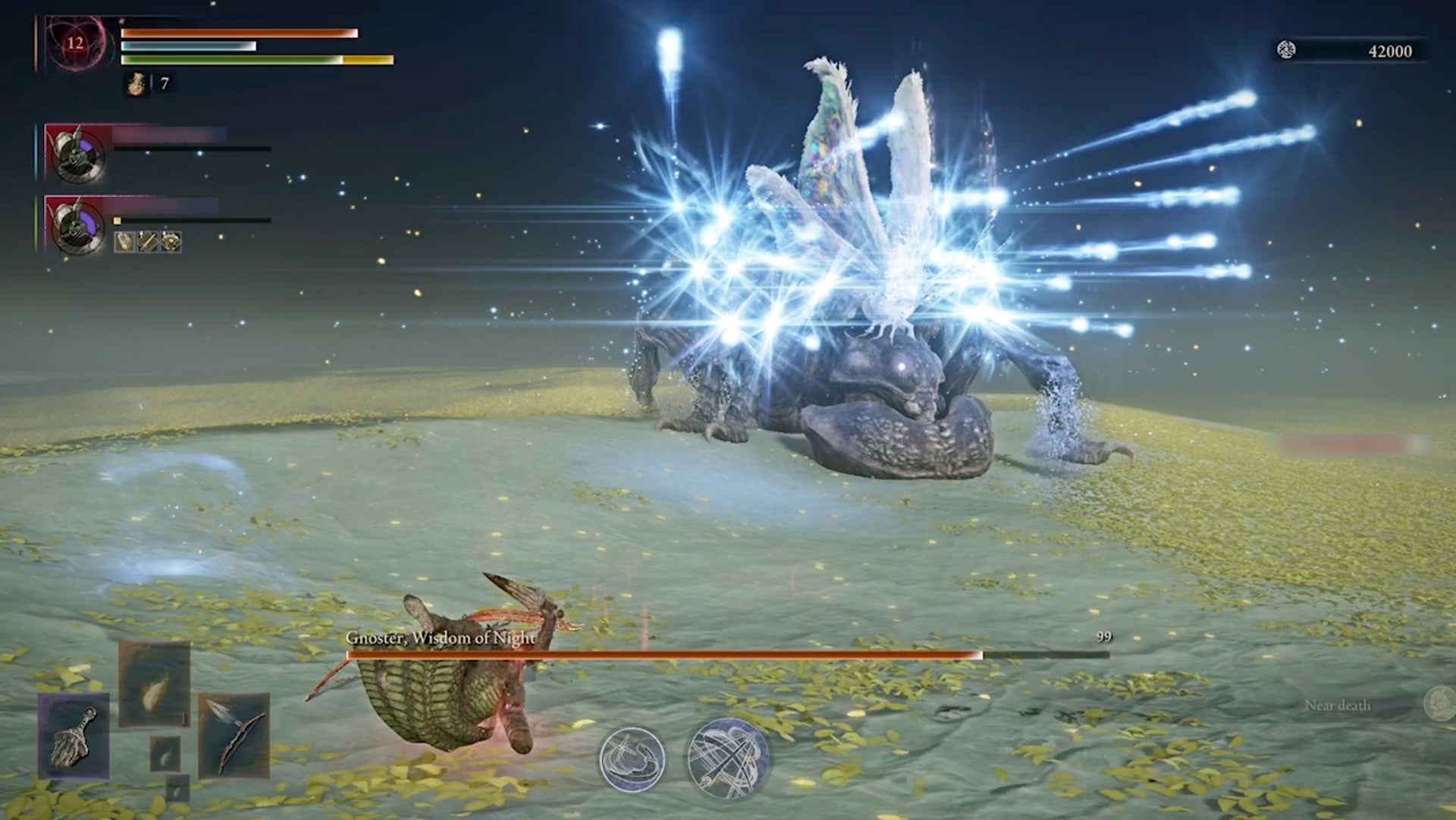Click the large feather item card
Screen dimensions: 1456x820
point(155,683)
